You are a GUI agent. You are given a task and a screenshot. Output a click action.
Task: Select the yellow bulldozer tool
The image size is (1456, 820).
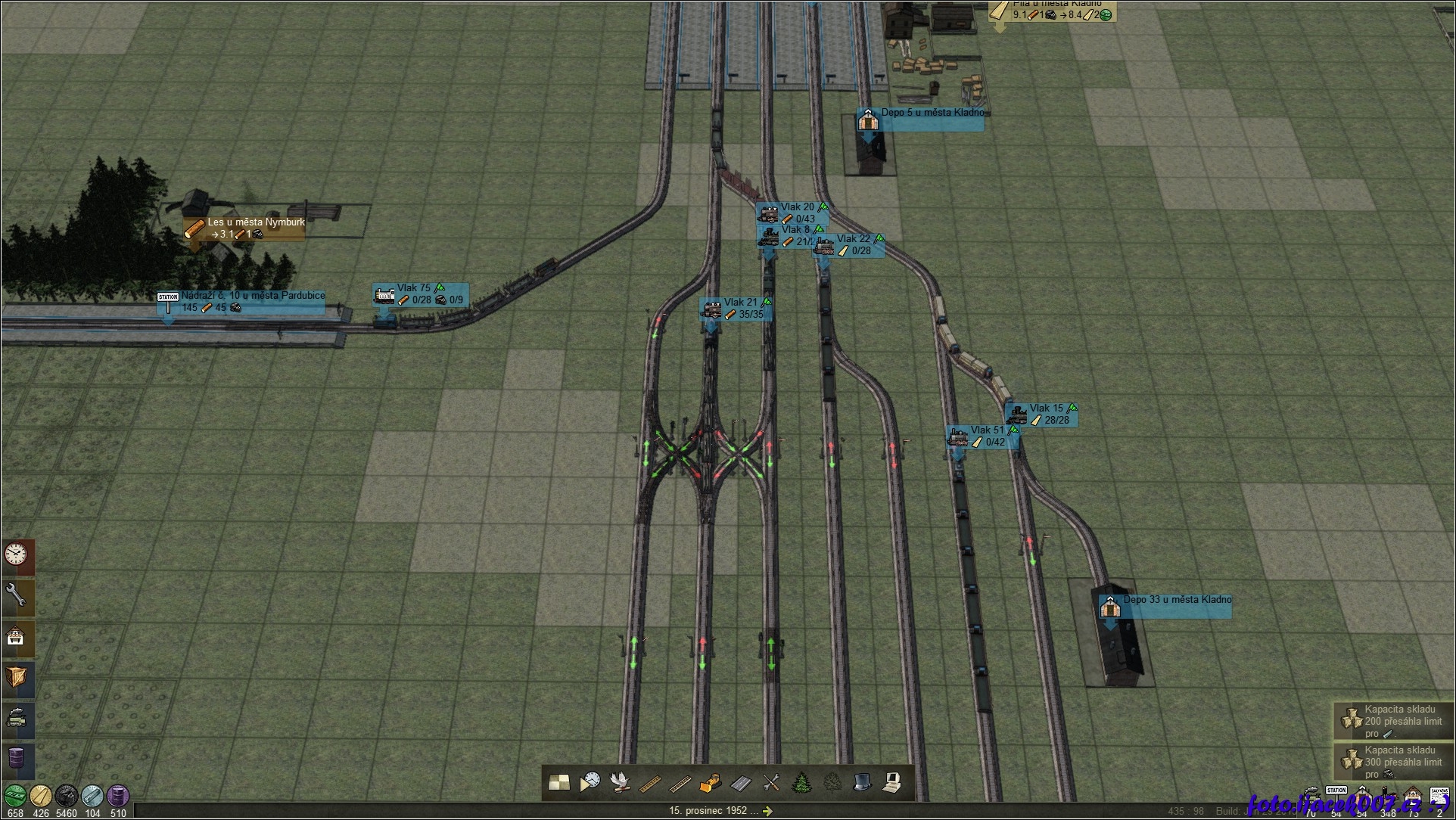(709, 783)
